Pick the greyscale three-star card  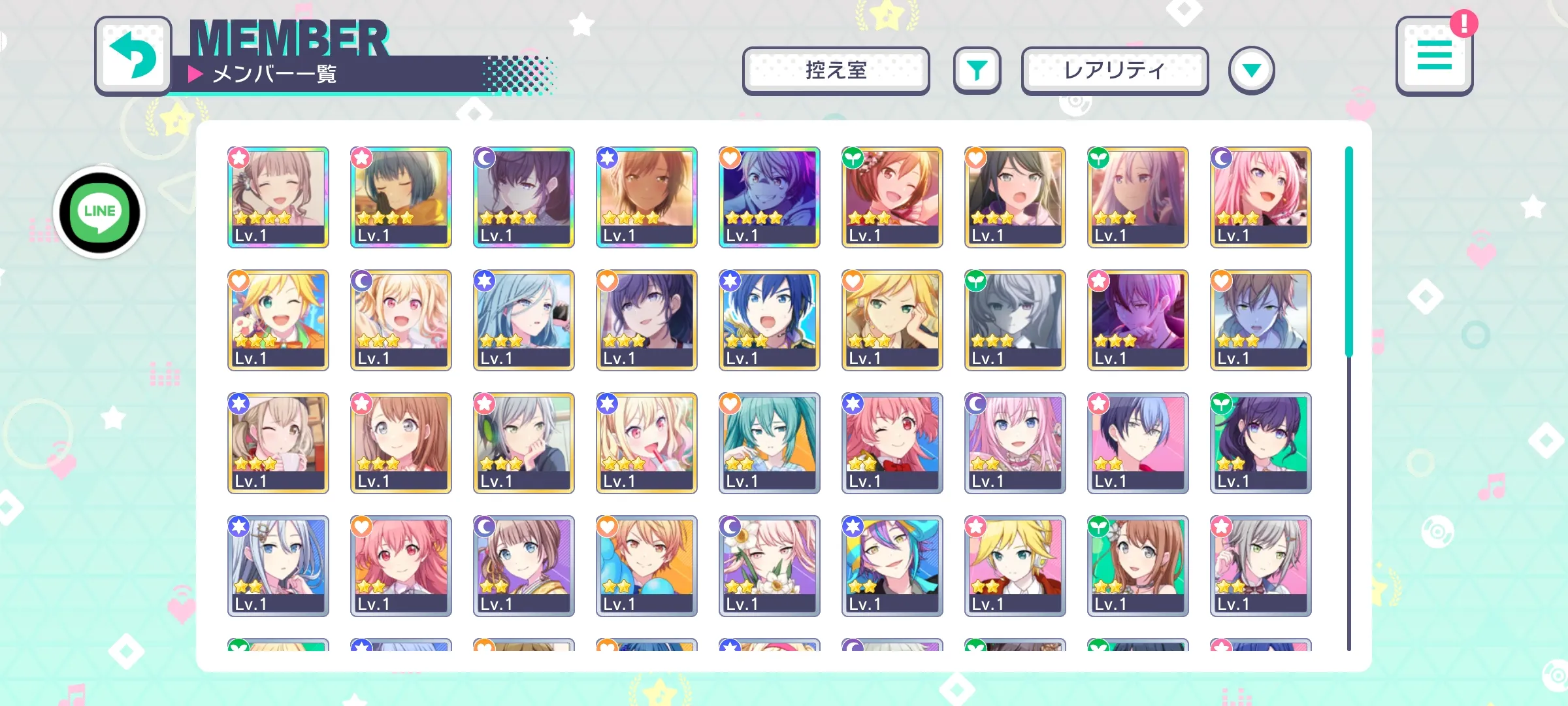[x=1015, y=320]
